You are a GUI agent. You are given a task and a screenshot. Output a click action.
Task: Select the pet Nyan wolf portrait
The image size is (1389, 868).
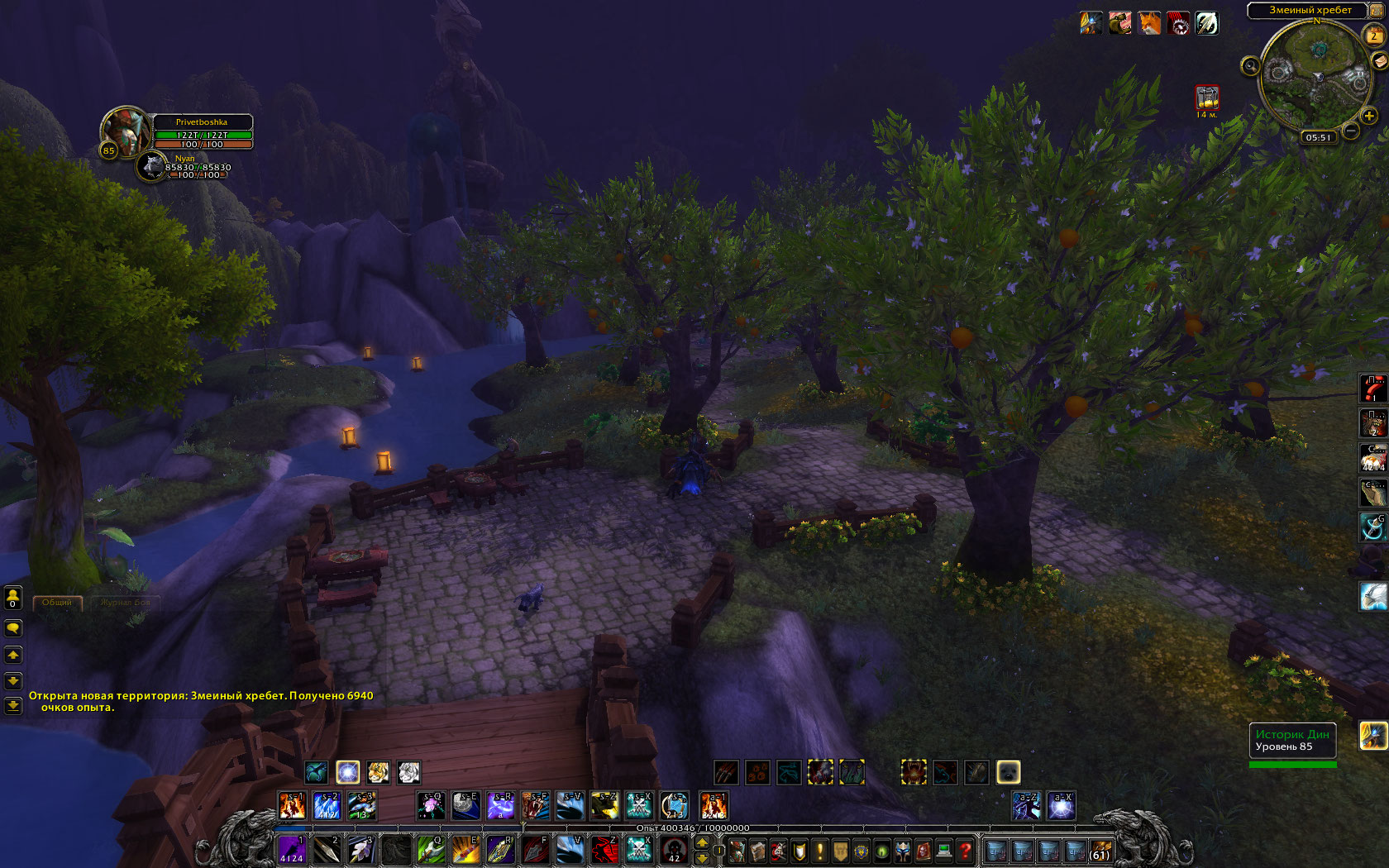(151, 165)
